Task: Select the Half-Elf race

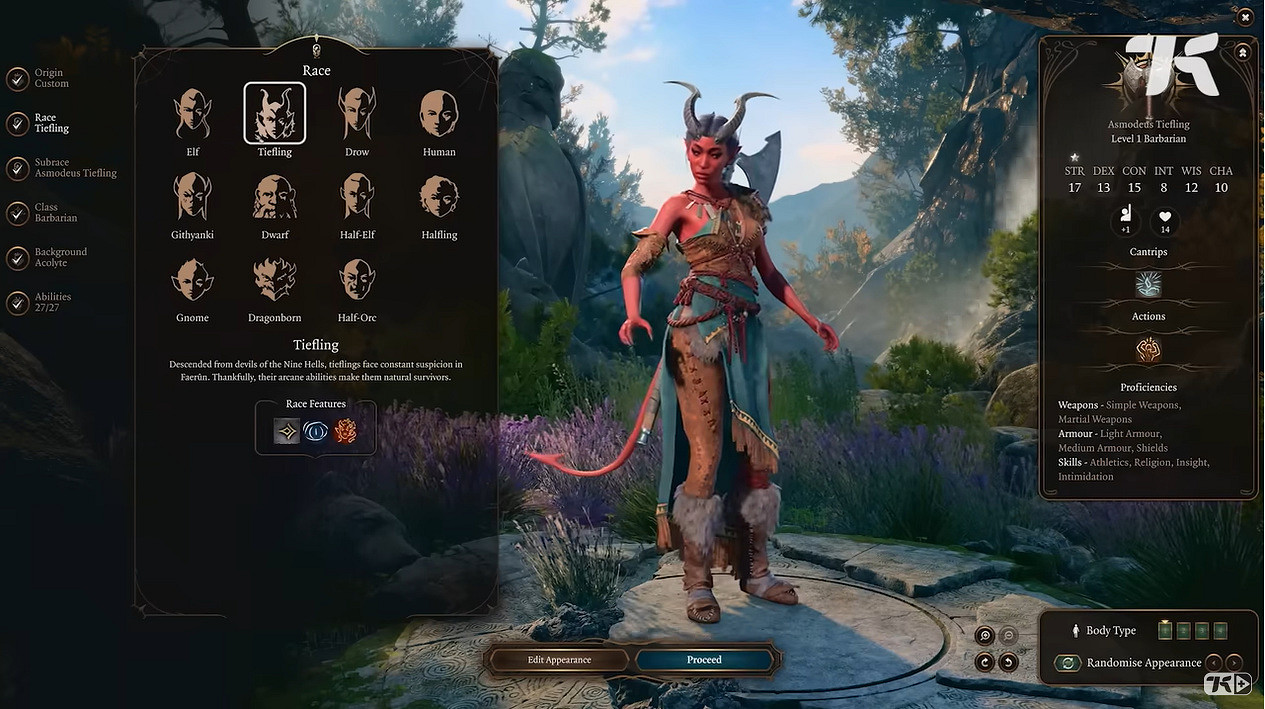Action: [357, 196]
